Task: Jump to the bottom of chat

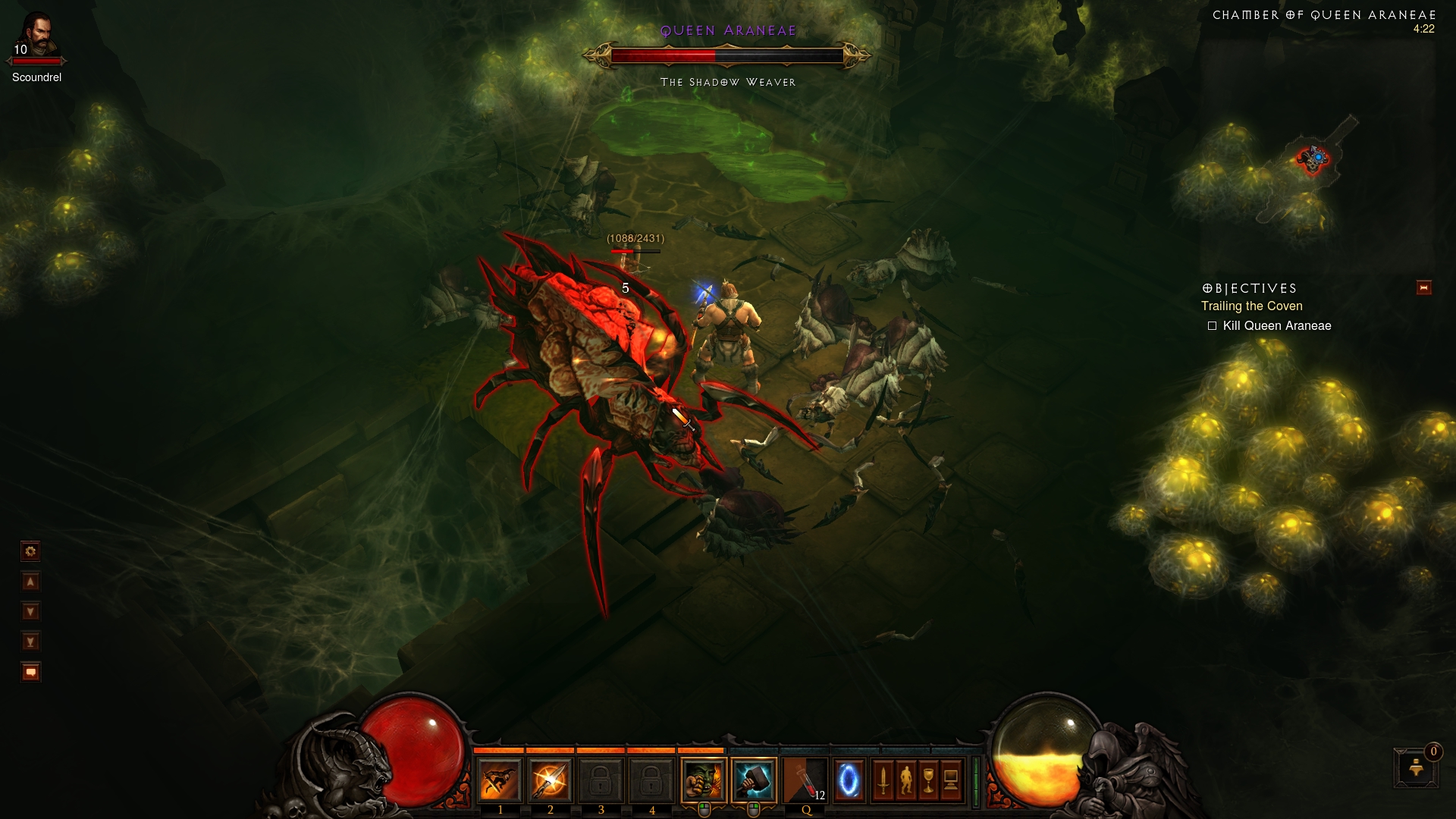Action: 30,642
